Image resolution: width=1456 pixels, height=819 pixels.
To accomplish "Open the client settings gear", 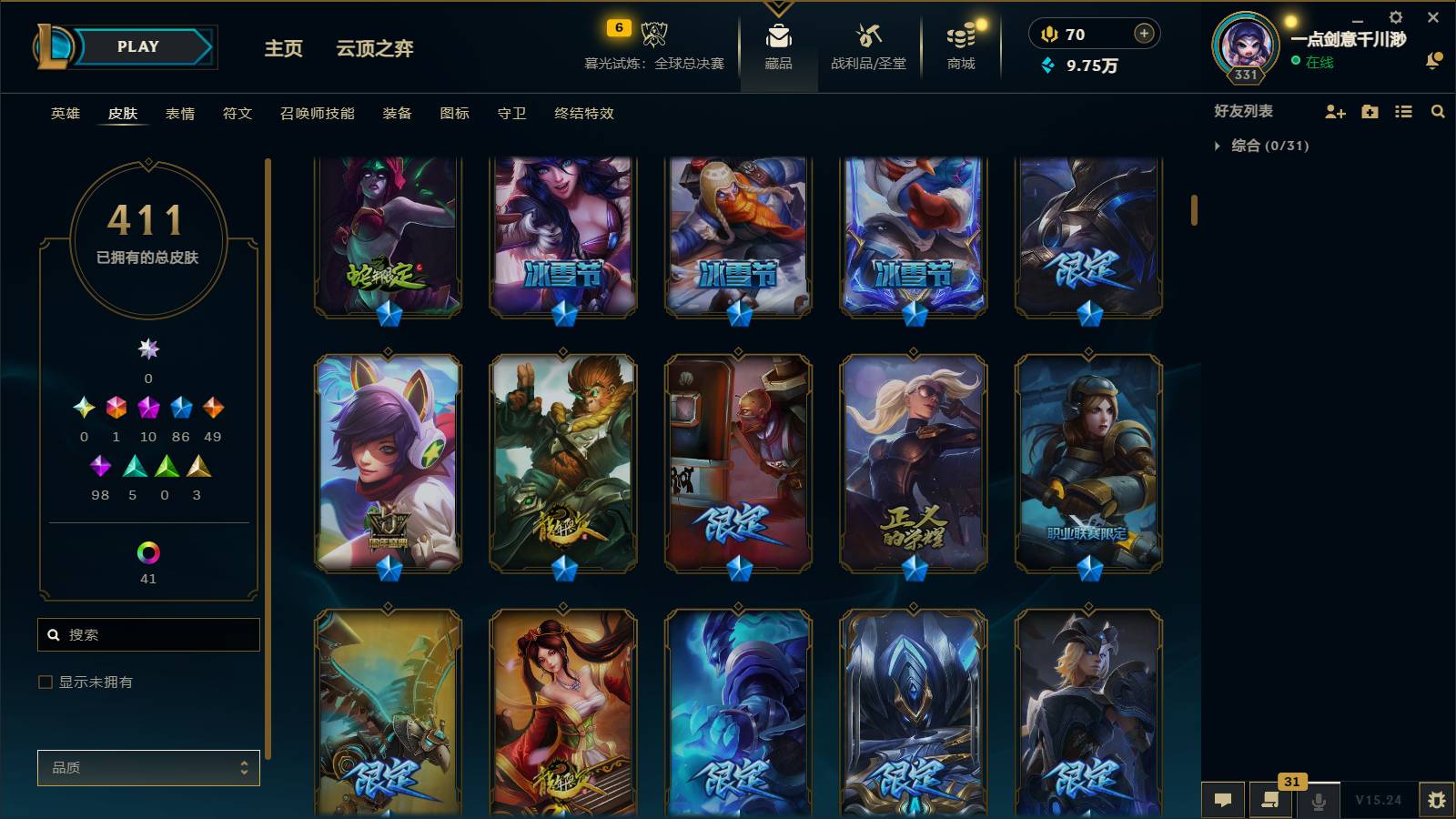I will point(1395,16).
